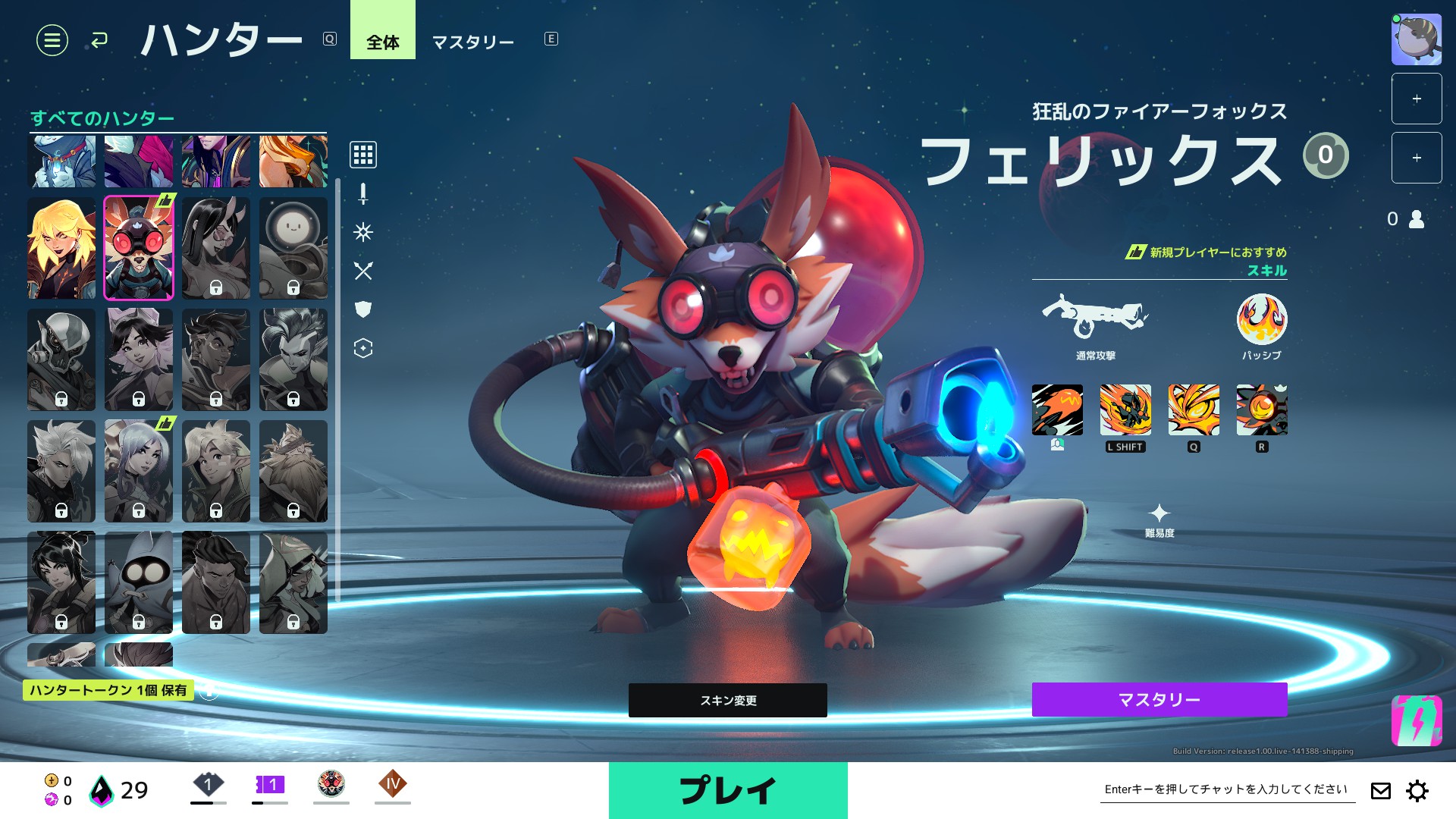Inspect the L SHIFT skill icon
This screenshot has width=1456, height=819.
1125,410
